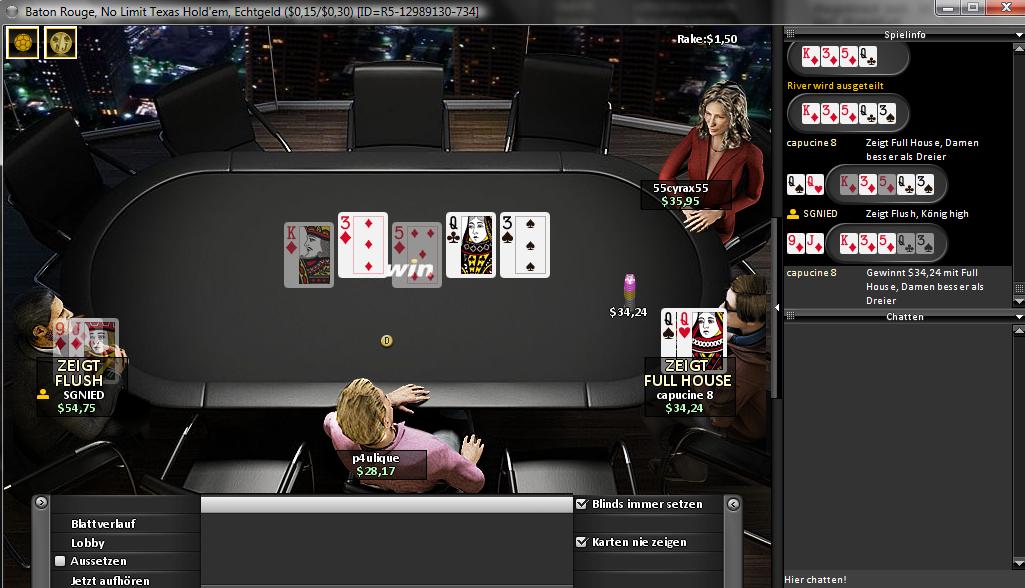The width and height of the screenshot is (1025, 588).
Task: Choose Jetzt aufhören to leave the table
Action: tap(110, 580)
